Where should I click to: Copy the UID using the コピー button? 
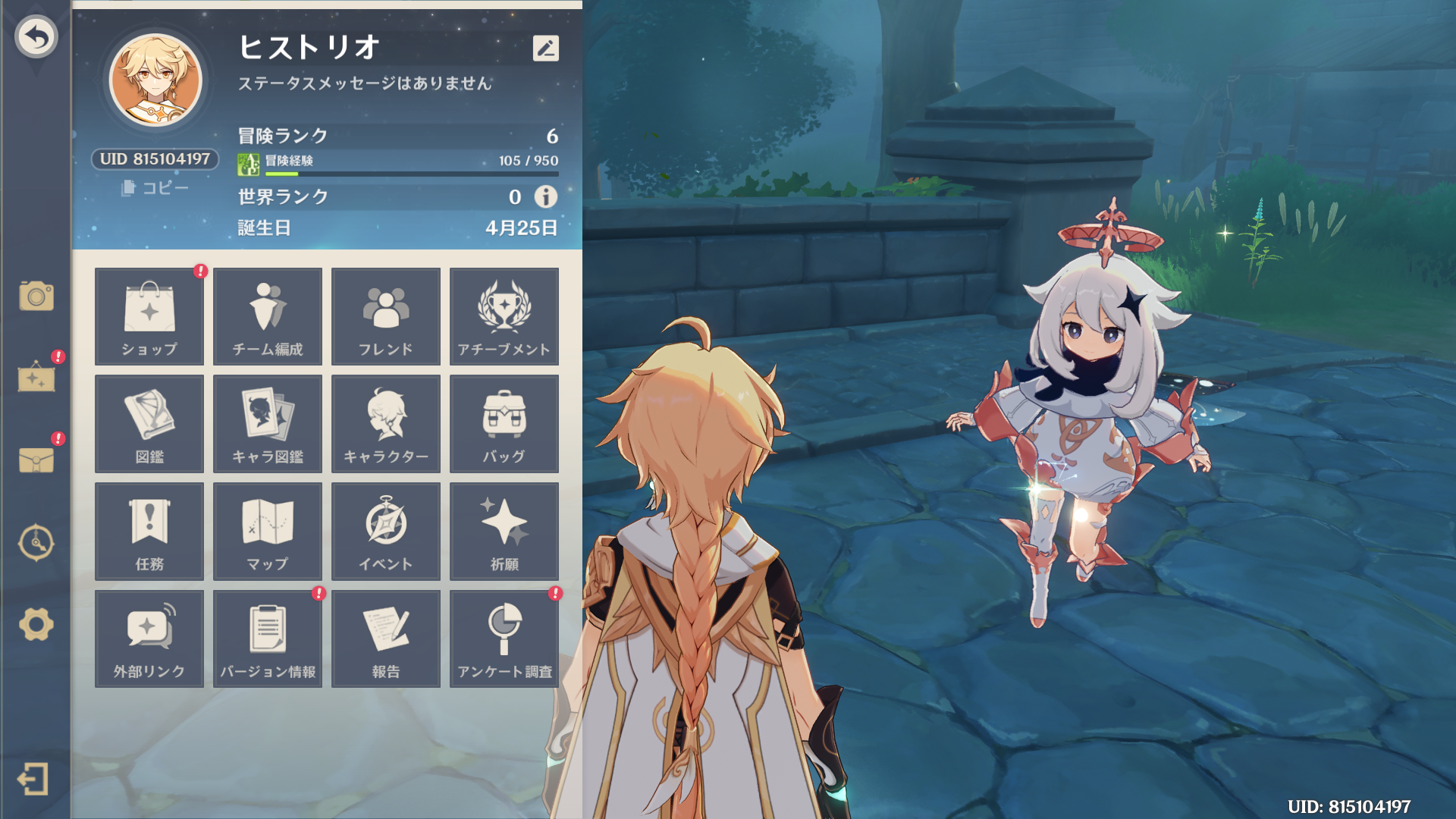click(x=155, y=187)
